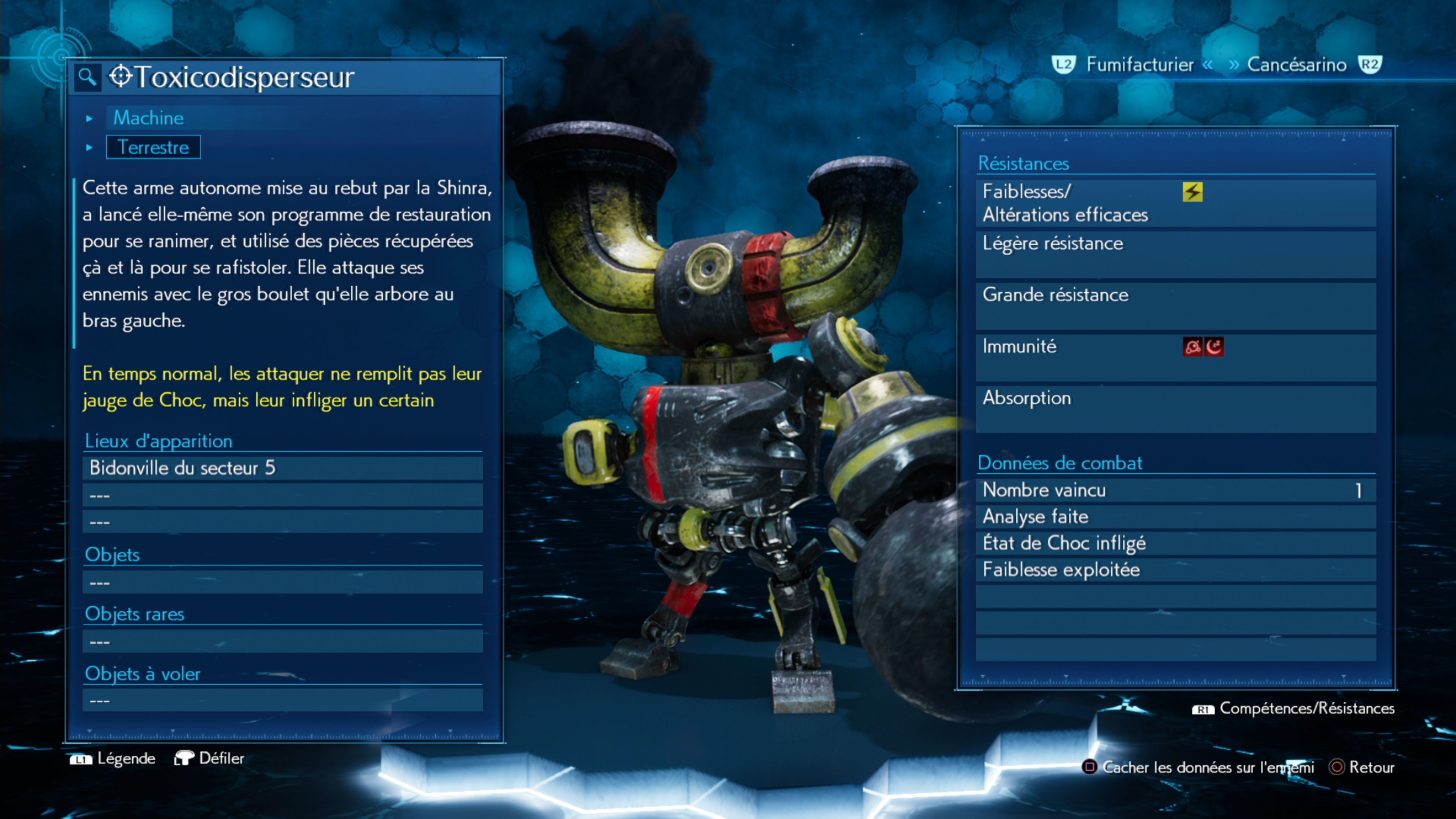
Task: Select the lightning weakness icon
Action: (1192, 192)
